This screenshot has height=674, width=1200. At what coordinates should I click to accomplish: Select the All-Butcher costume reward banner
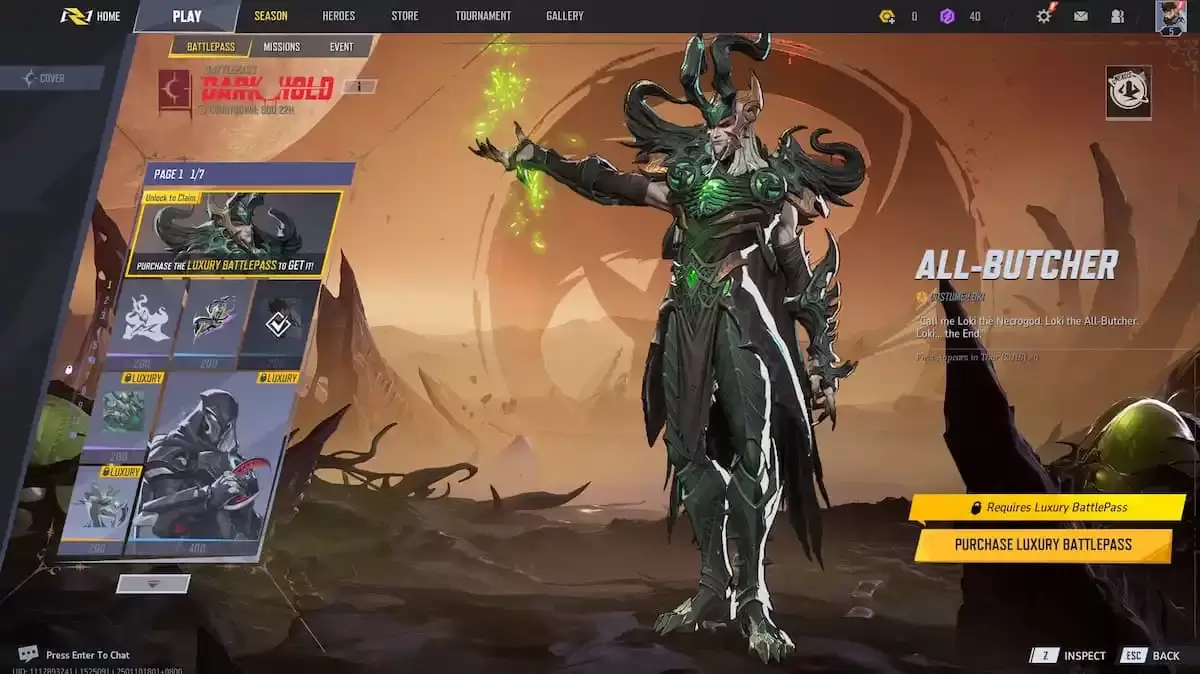pos(235,233)
